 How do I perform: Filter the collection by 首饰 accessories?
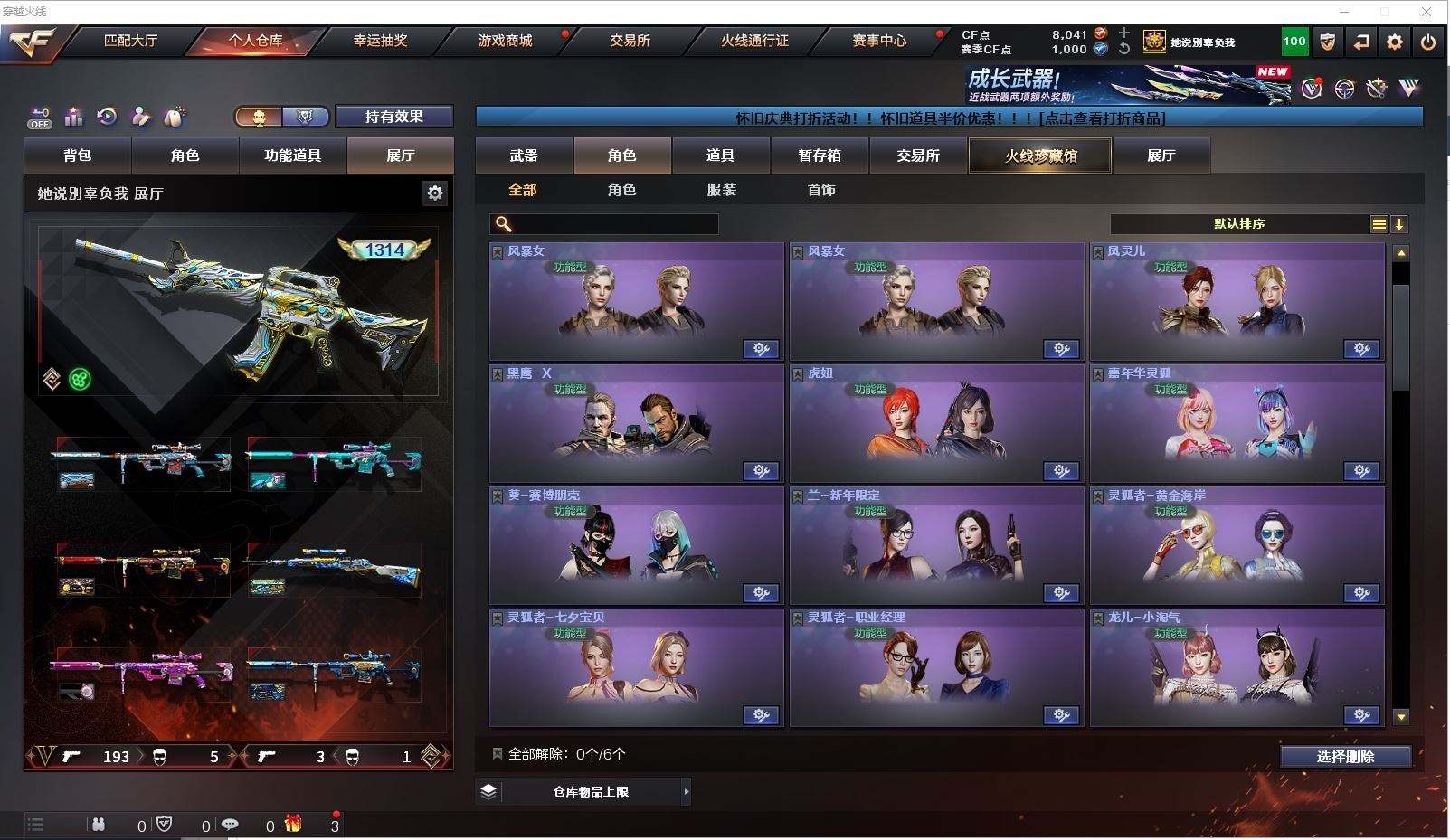(820, 190)
